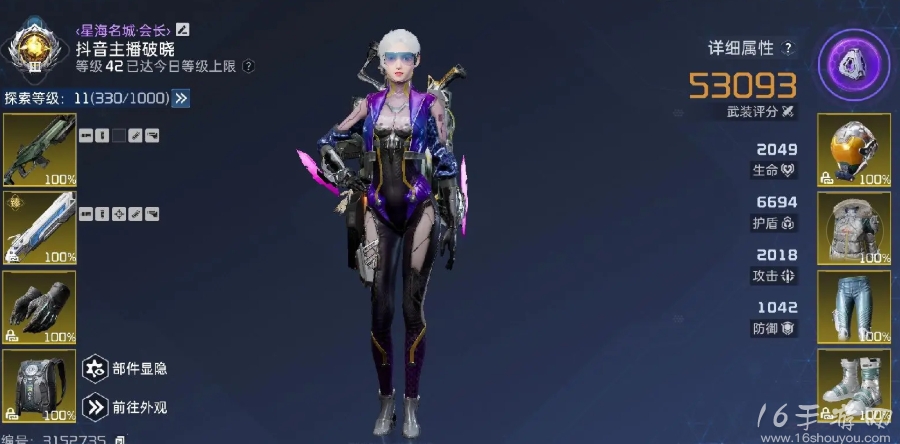The height and width of the screenshot is (444, 900).
Task: Open the black gloves equipment slot
Action: pos(40,305)
